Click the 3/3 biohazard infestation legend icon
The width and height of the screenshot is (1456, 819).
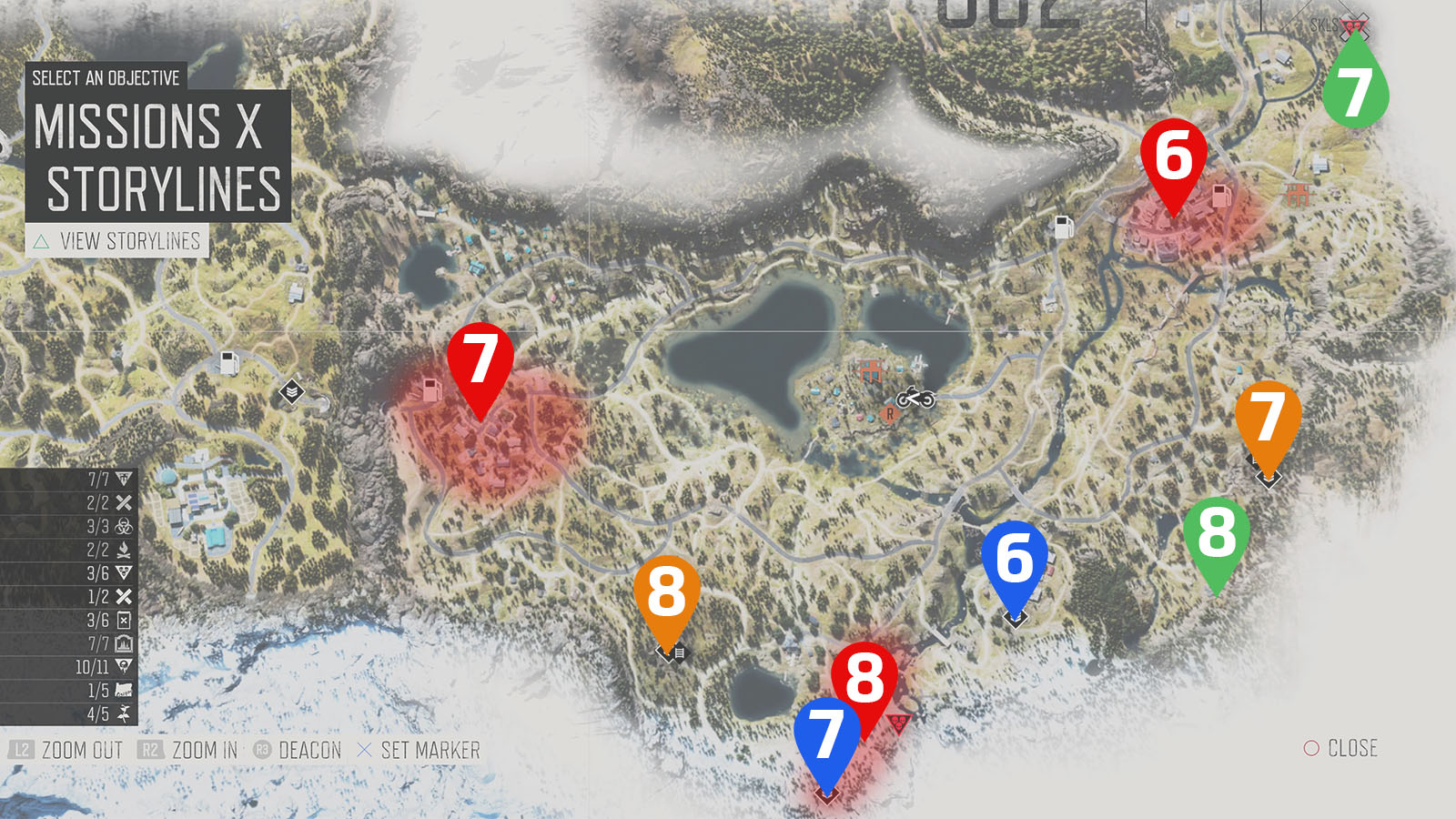(x=125, y=526)
